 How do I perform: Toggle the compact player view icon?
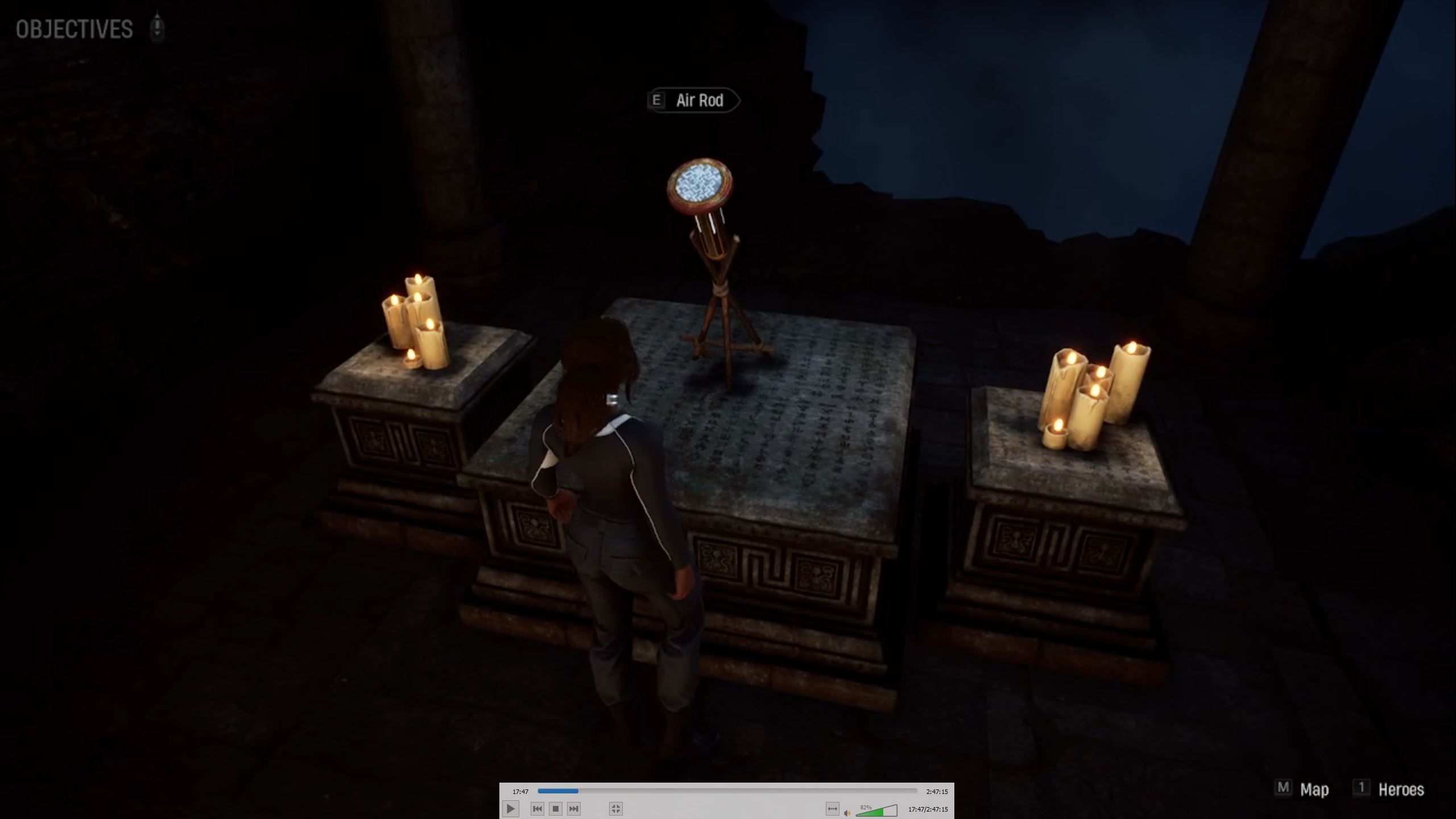(x=616, y=808)
